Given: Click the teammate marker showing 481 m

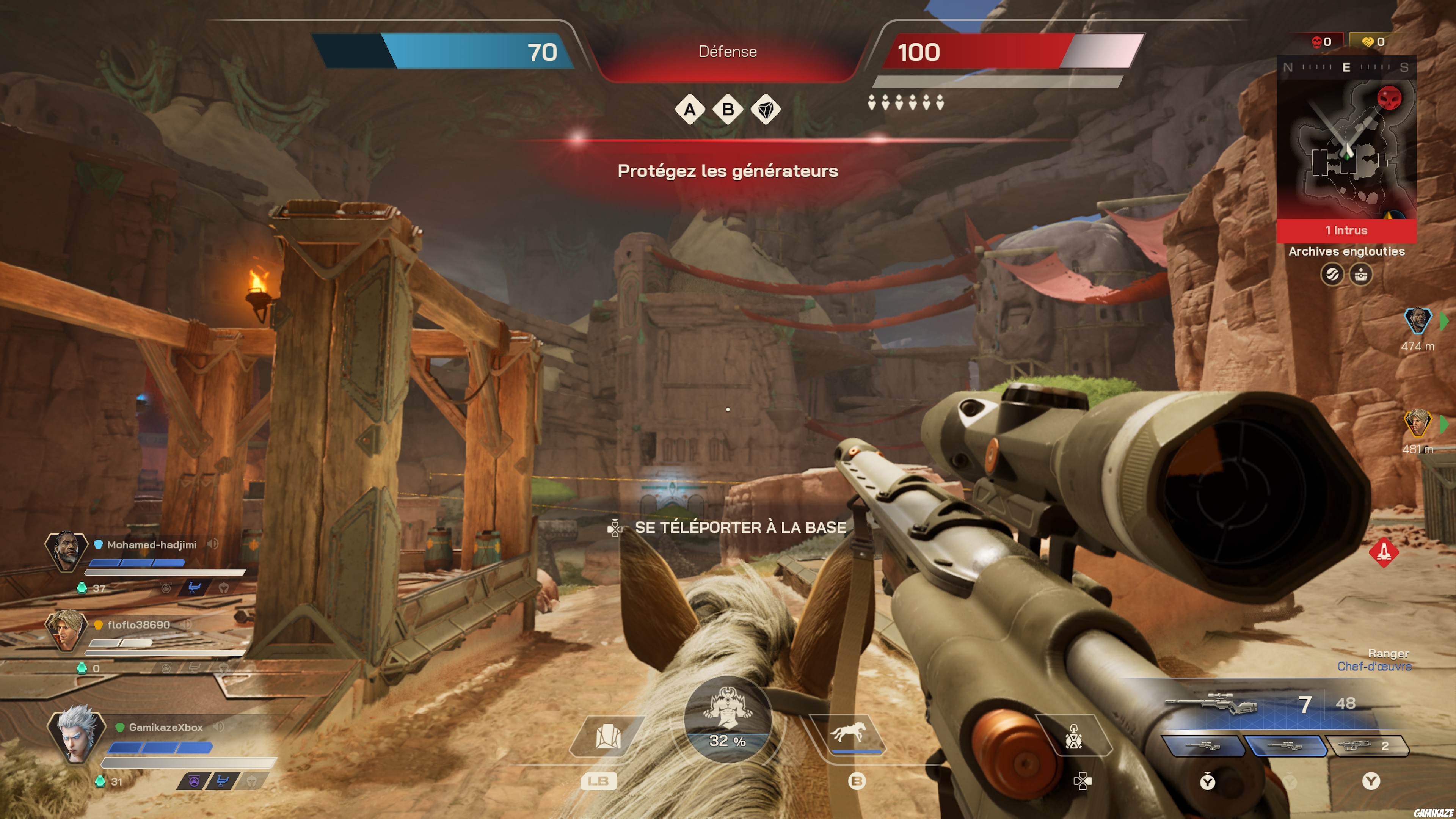Looking at the screenshot, I should tap(1418, 423).
